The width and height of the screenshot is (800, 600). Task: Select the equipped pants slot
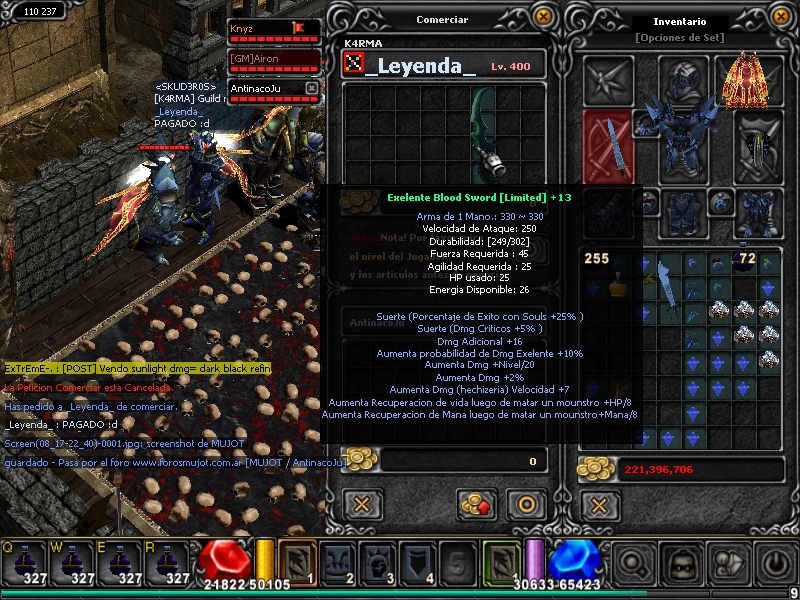683,211
